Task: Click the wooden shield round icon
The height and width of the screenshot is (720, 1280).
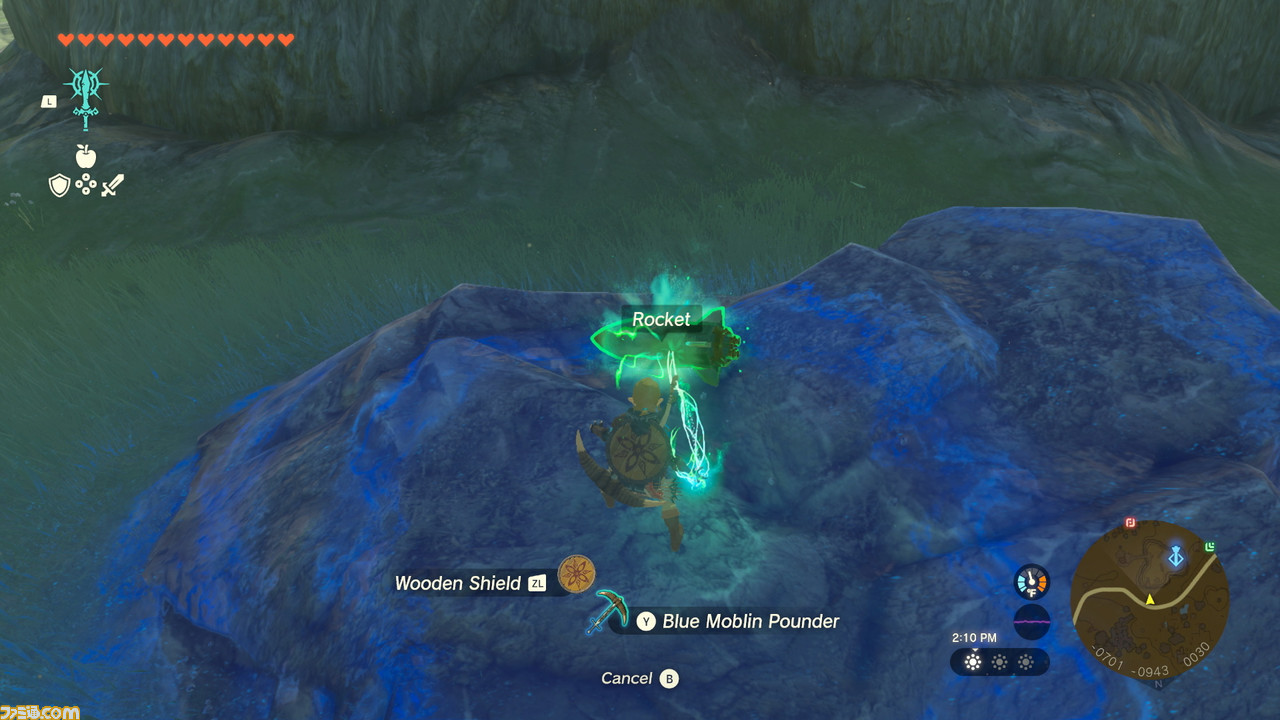Action: coord(577,574)
